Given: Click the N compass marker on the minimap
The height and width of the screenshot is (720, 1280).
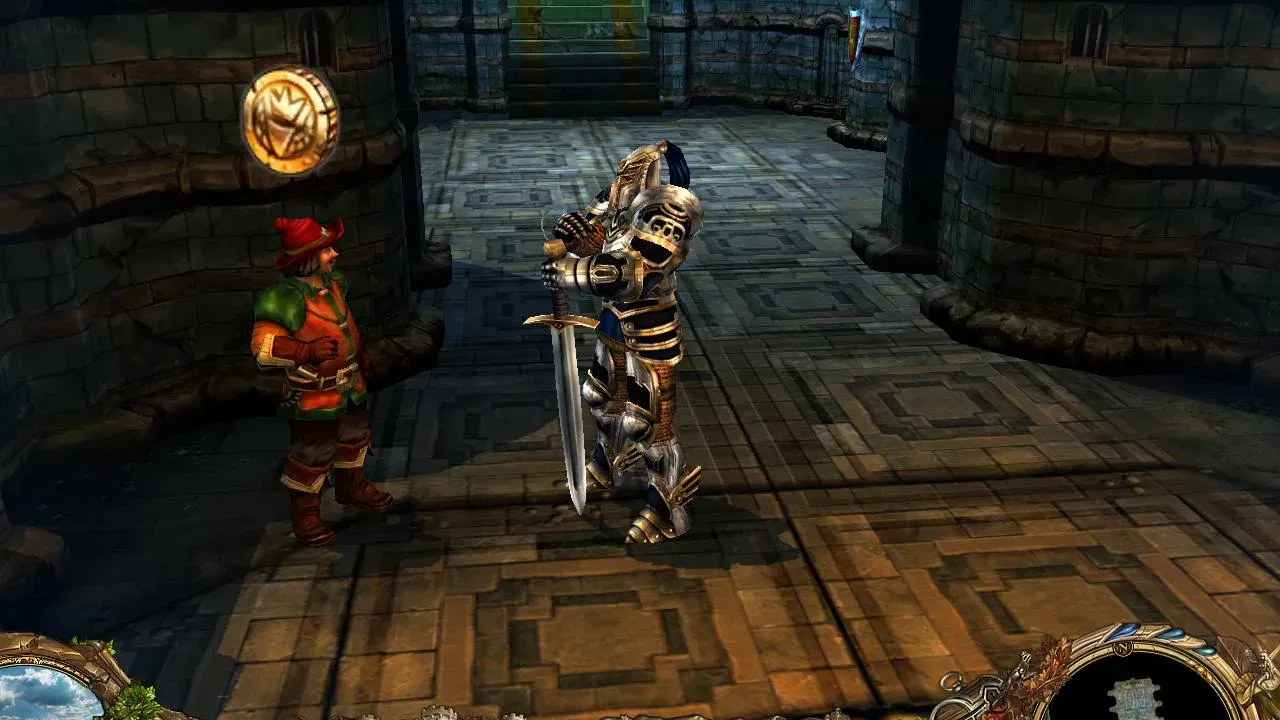Looking at the screenshot, I should click(1122, 648).
